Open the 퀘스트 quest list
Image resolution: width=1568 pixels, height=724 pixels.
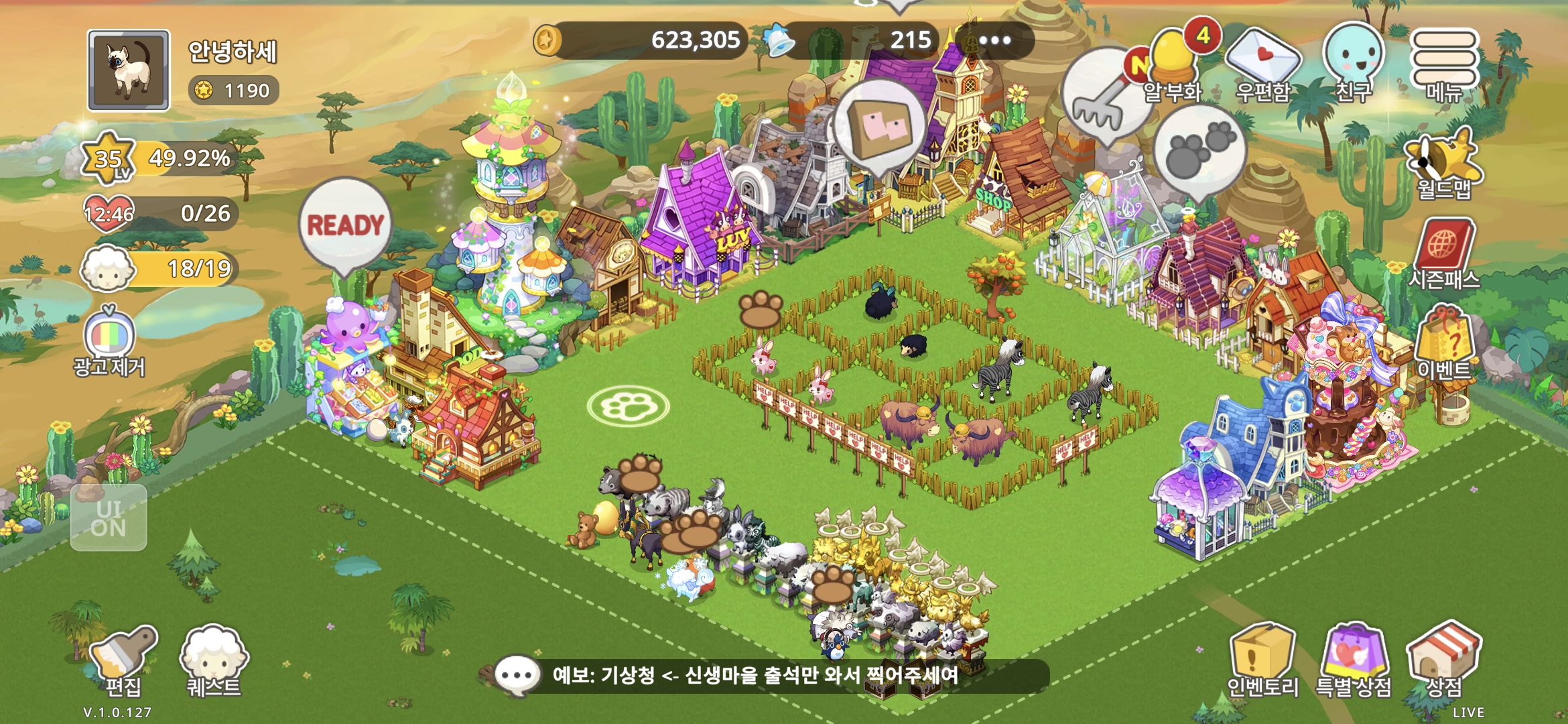point(213,658)
